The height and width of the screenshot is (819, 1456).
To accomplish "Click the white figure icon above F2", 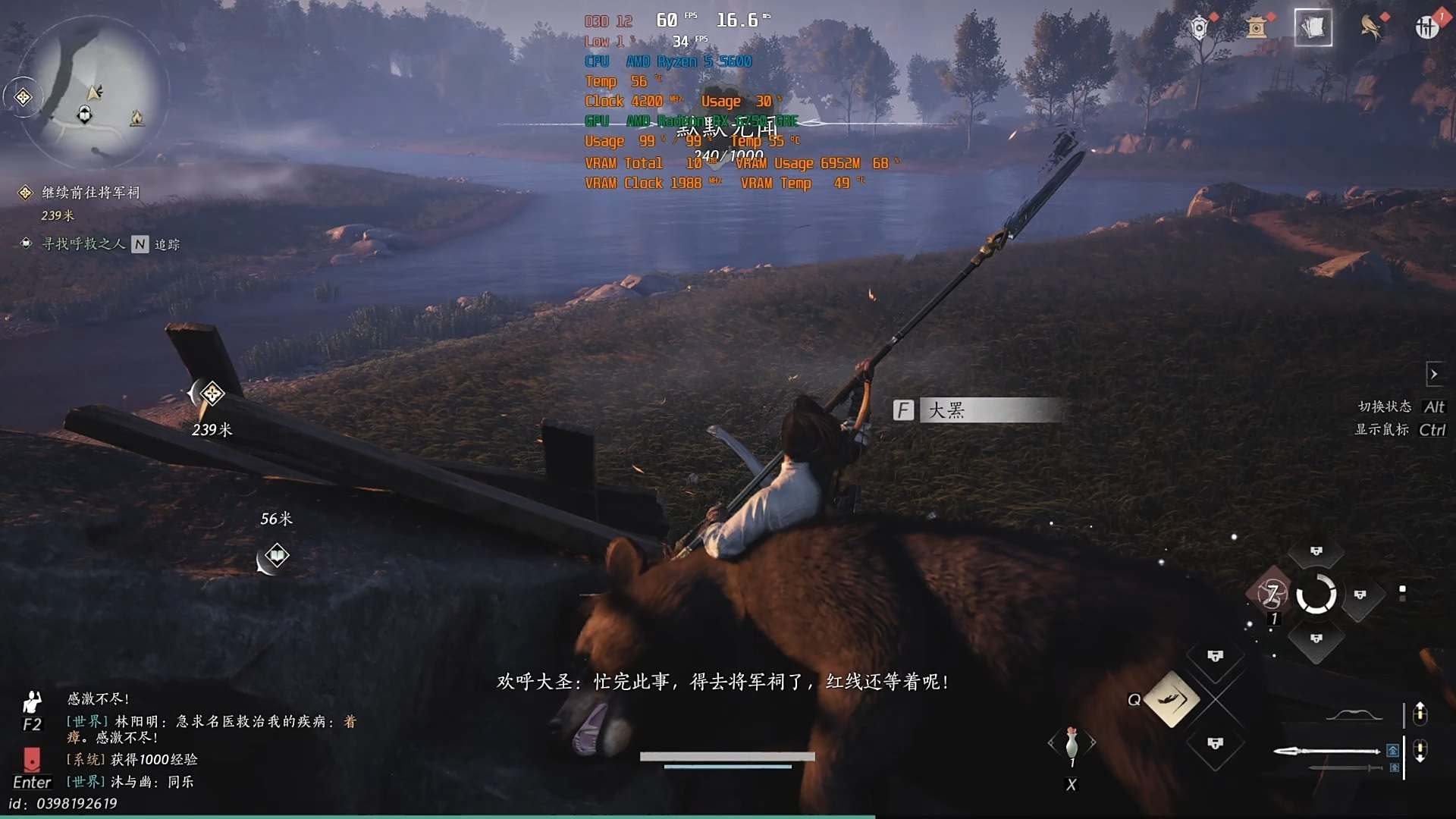I will pos(32,701).
